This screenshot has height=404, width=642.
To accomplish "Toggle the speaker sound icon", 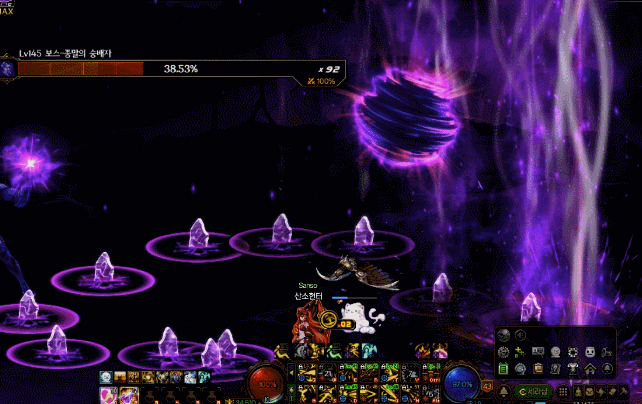I will point(519,337).
